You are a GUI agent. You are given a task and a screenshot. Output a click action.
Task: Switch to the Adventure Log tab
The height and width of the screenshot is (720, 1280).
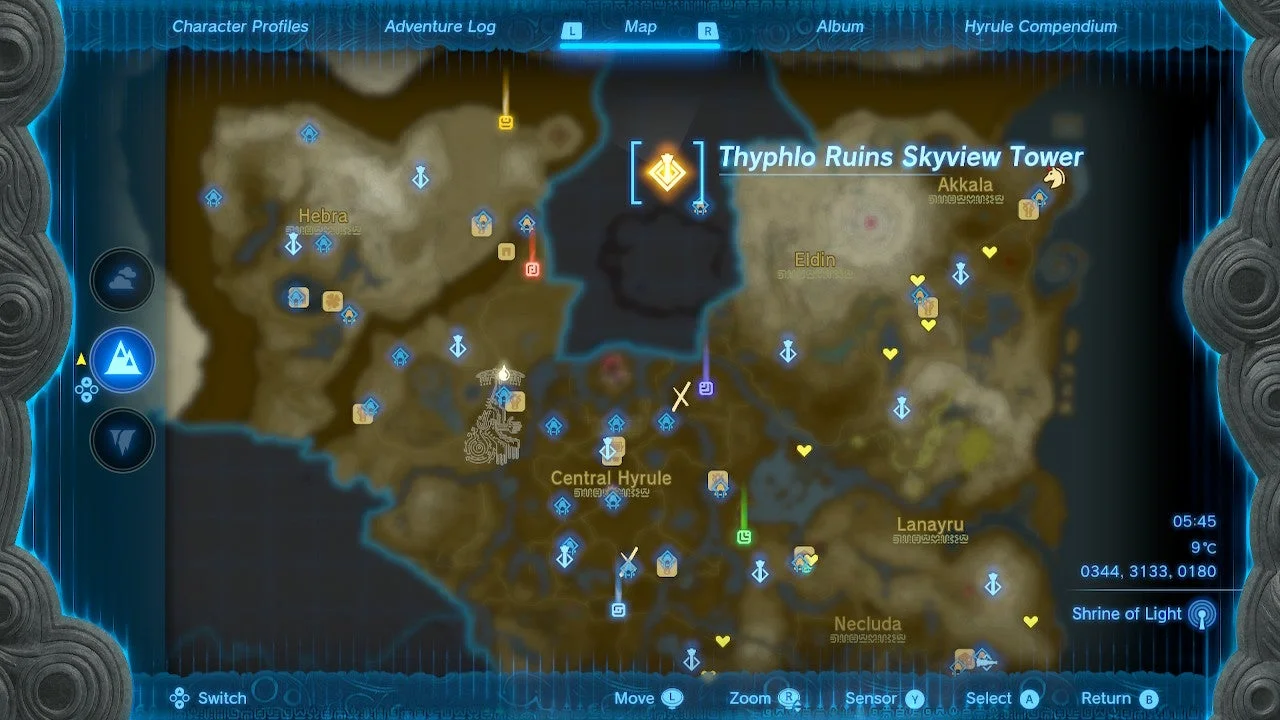click(440, 27)
